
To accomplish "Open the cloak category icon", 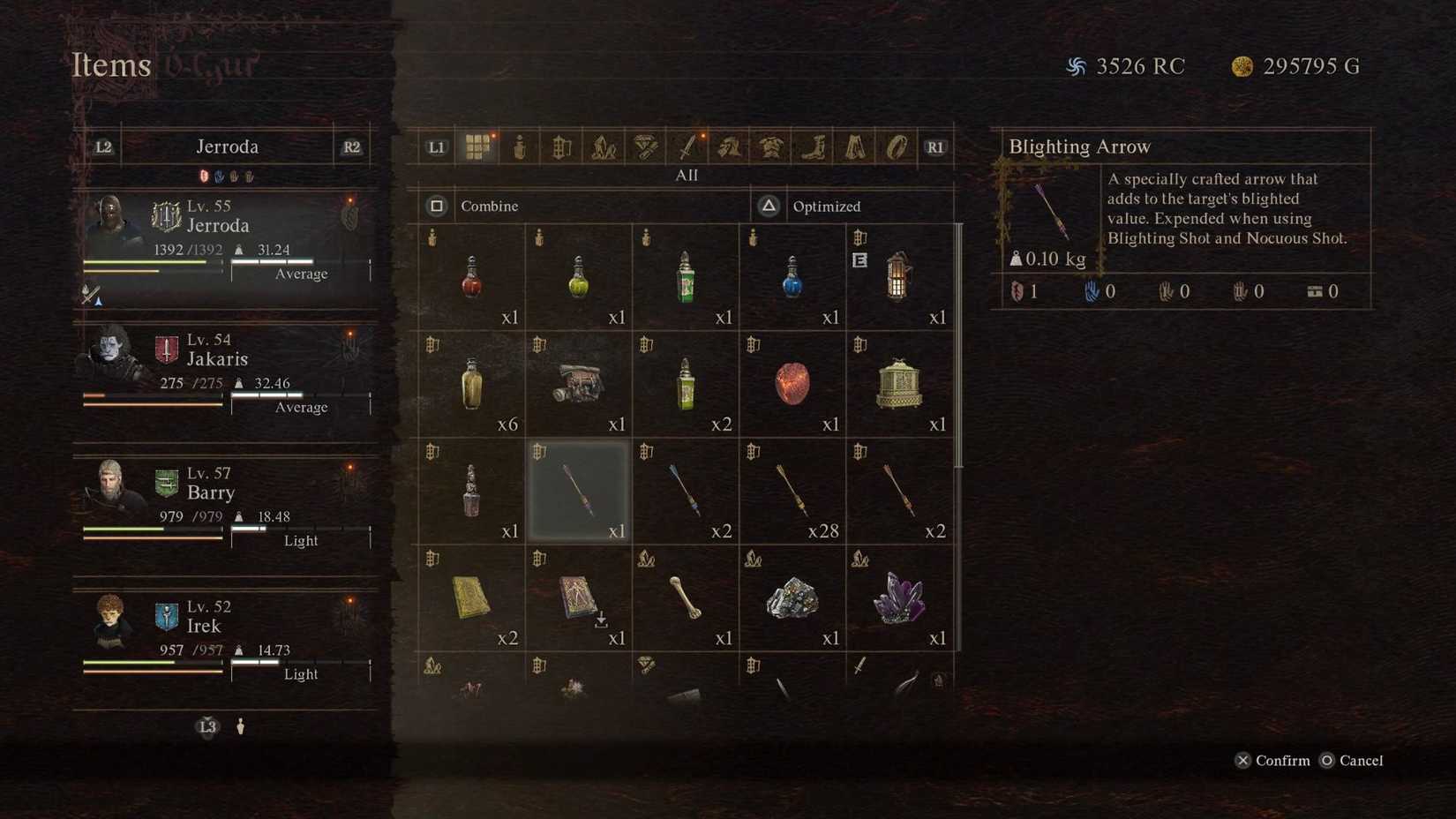I will click(854, 147).
